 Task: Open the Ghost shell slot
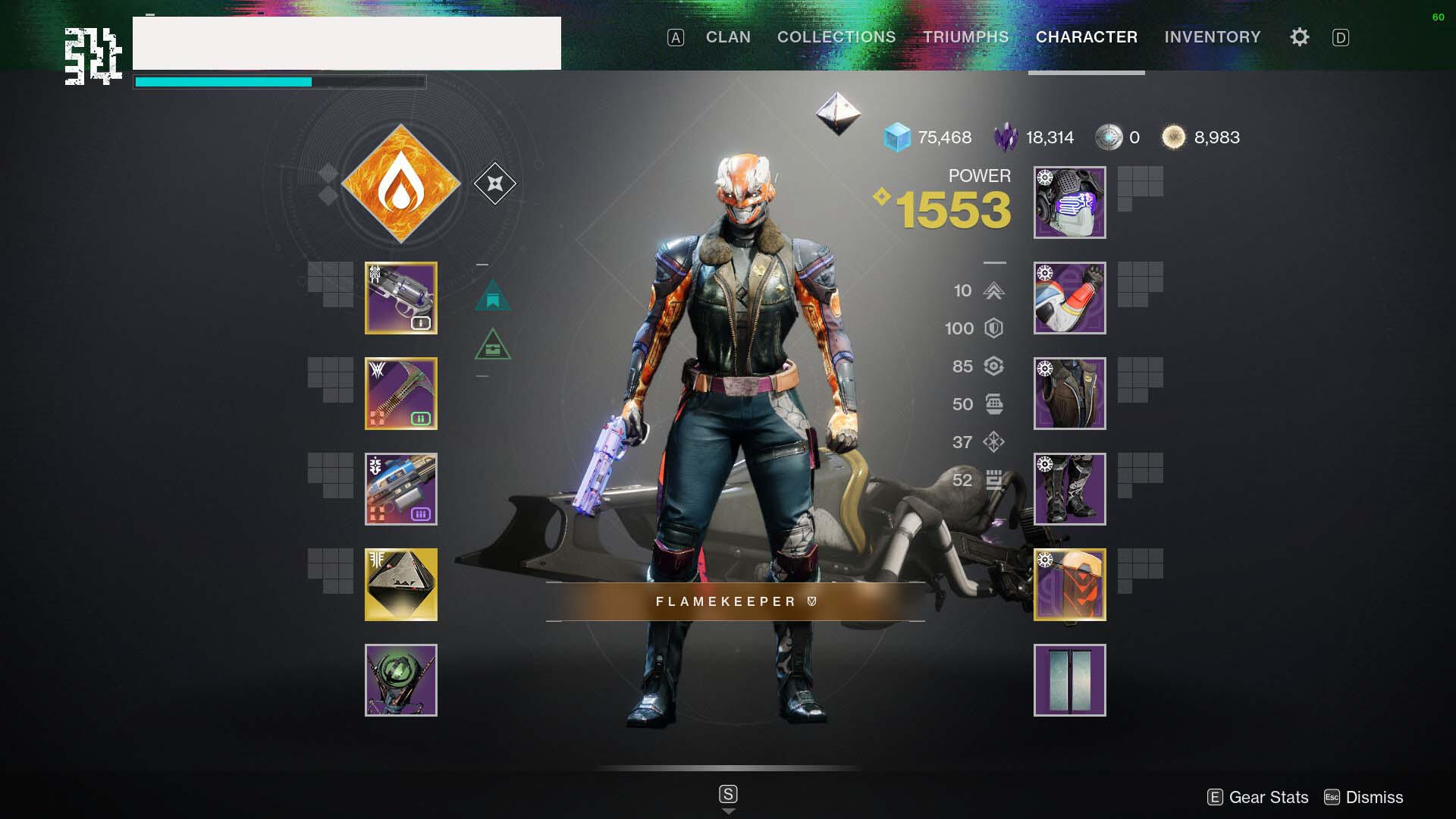point(401,585)
